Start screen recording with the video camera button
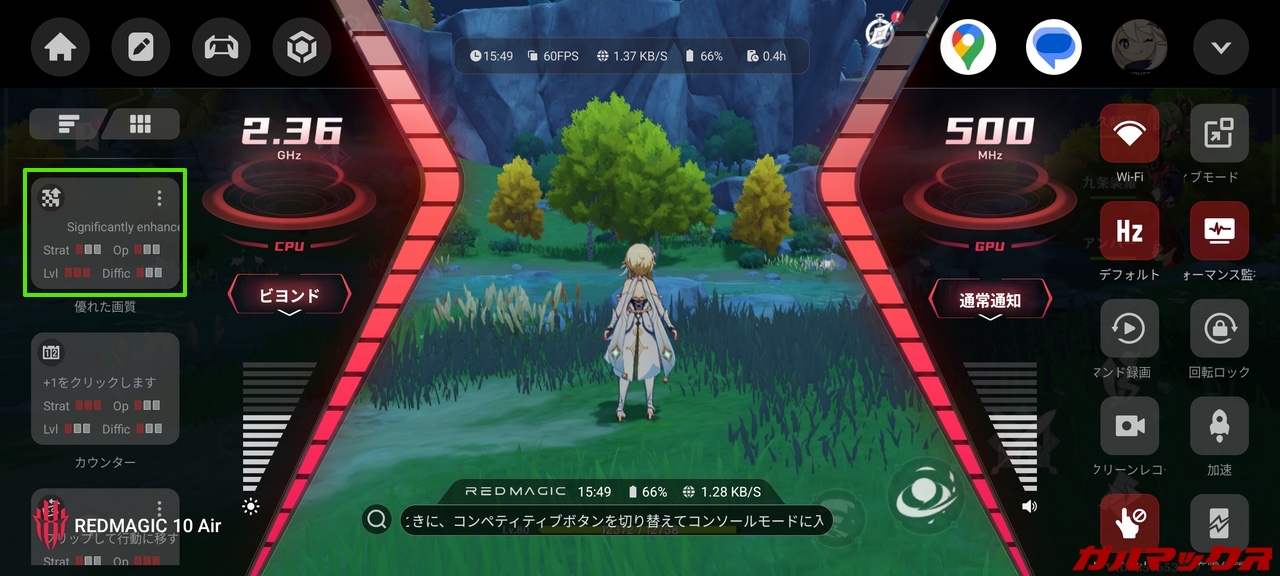The image size is (1280, 576). pyautogui.click(x=1130, y=426)
